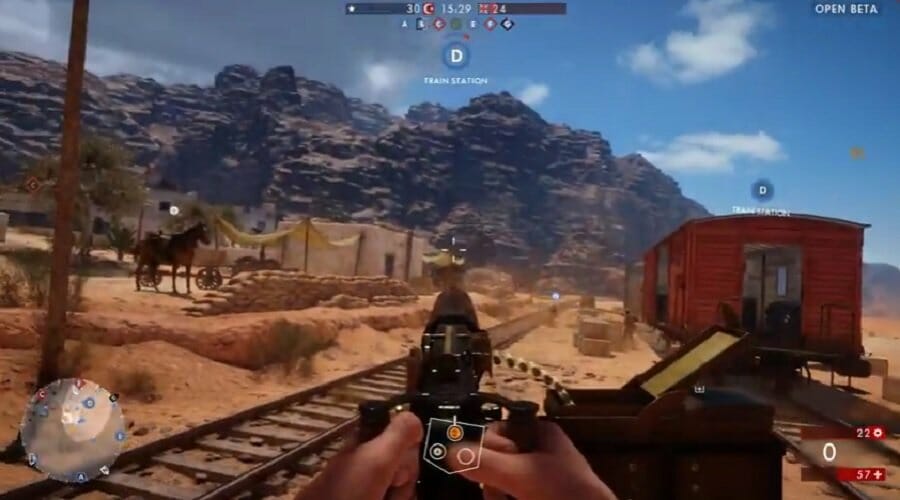Click the Open Beta label
Image resolution: width=900 pixels, height=500 pixels.
[x=846, y=9]
